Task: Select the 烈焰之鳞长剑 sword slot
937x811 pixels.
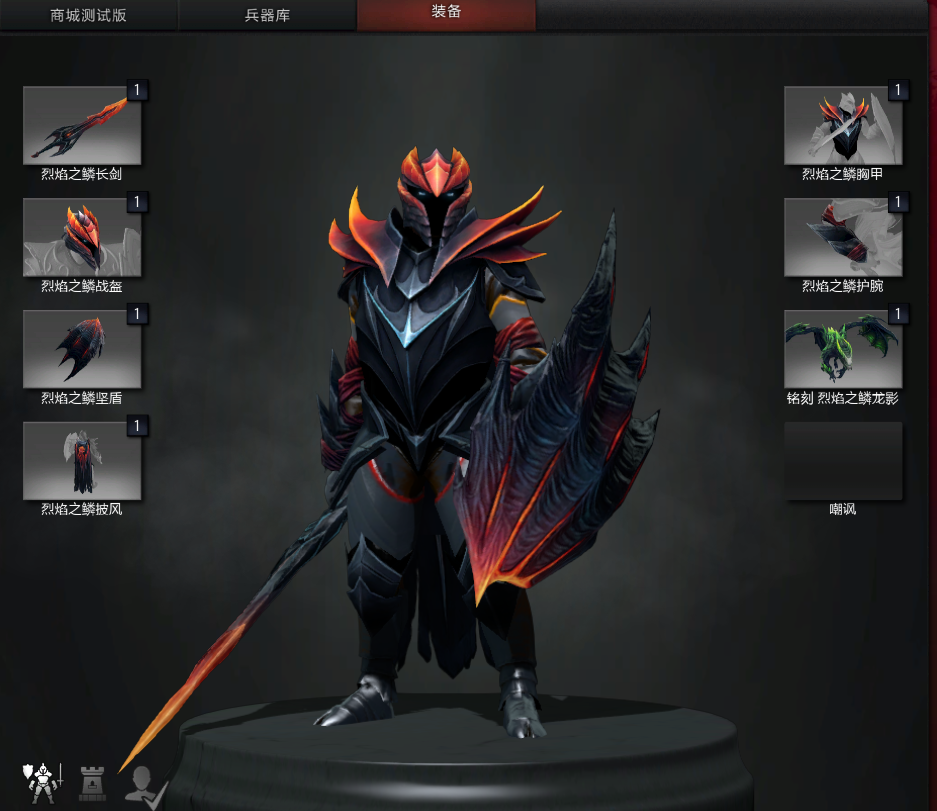Action: pos(82,126)
